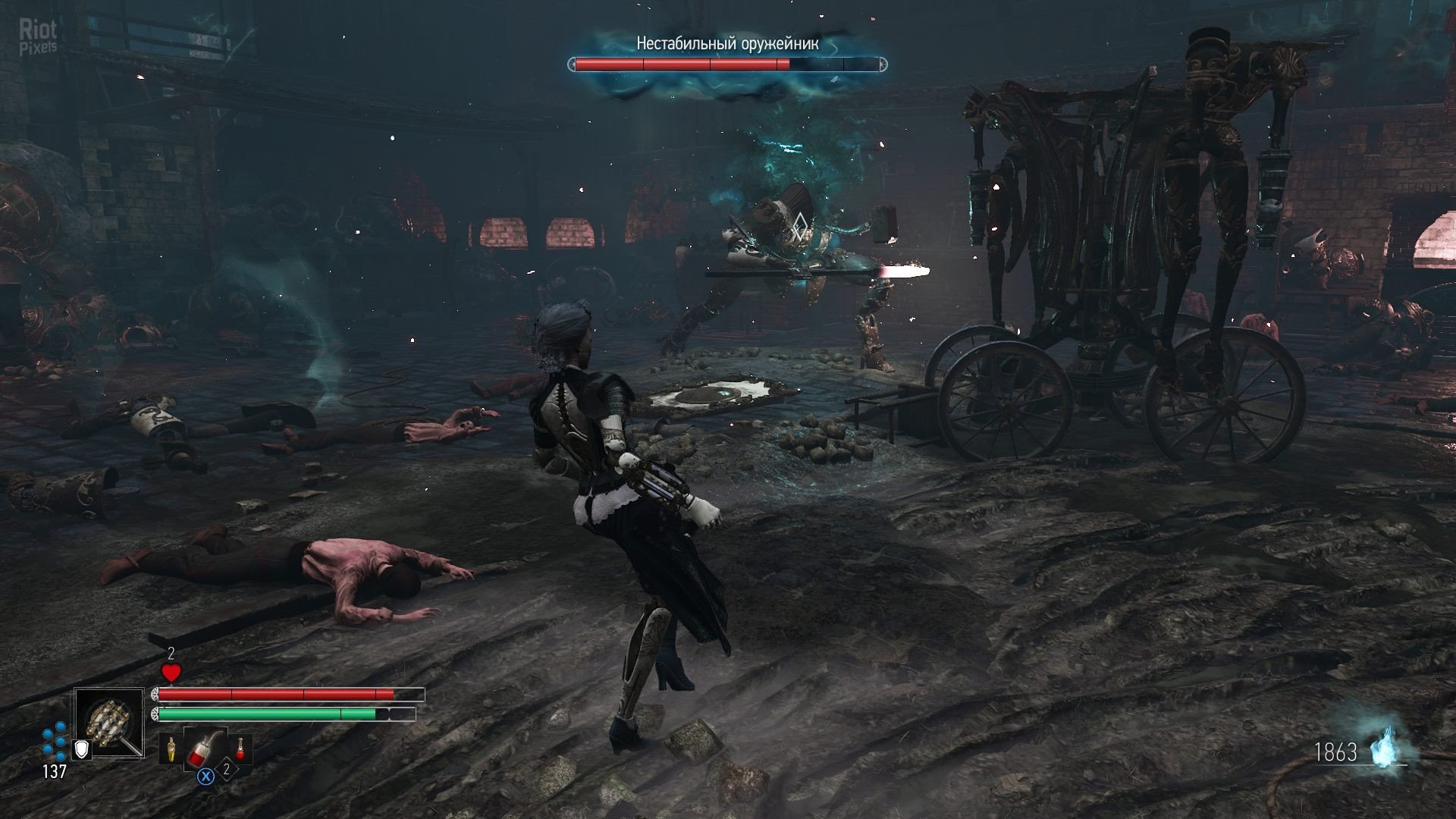
Task: Select the small red potion slot
Action: [240, 749]
